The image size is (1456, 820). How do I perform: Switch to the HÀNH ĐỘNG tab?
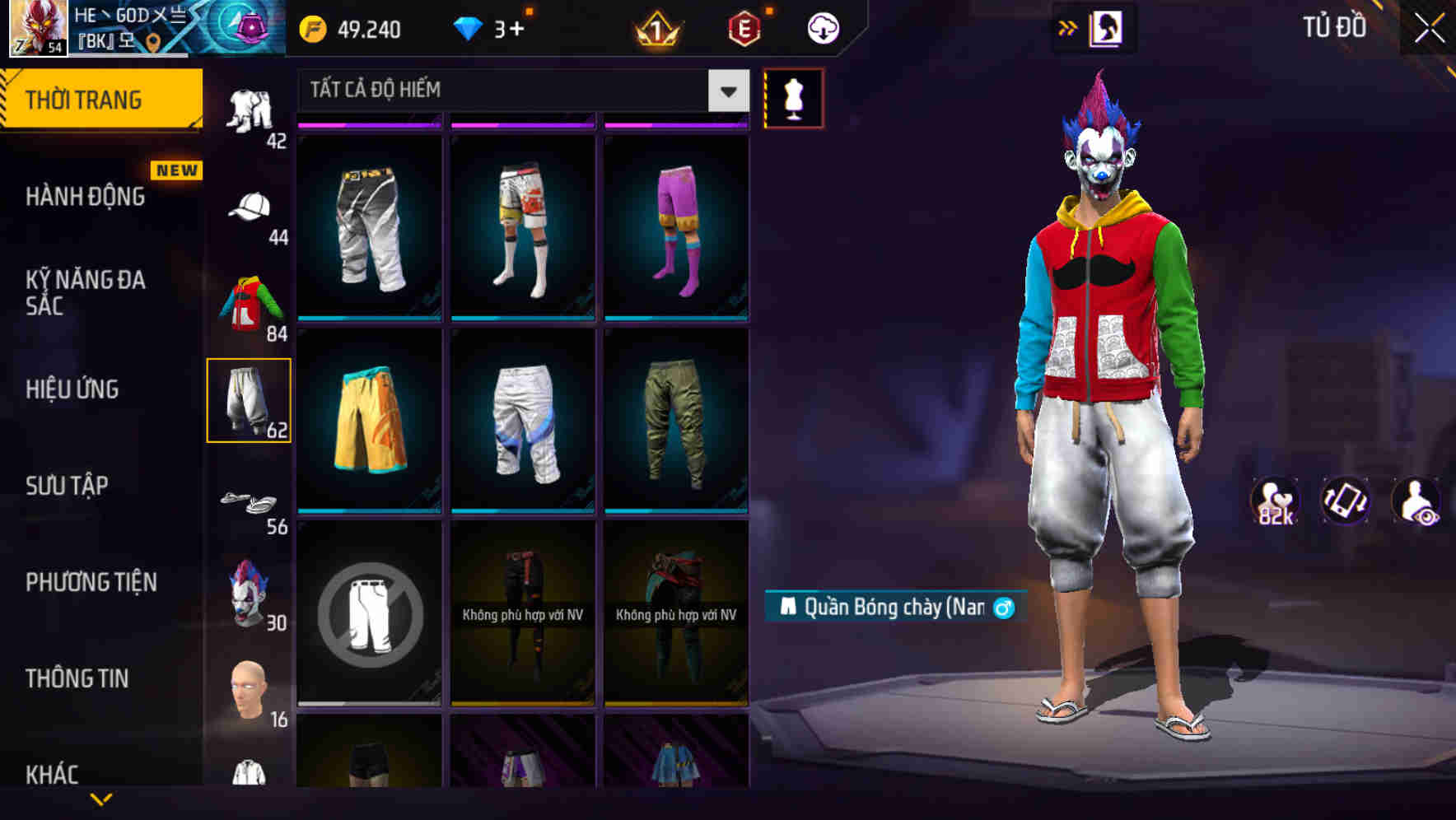click(87, 196)
